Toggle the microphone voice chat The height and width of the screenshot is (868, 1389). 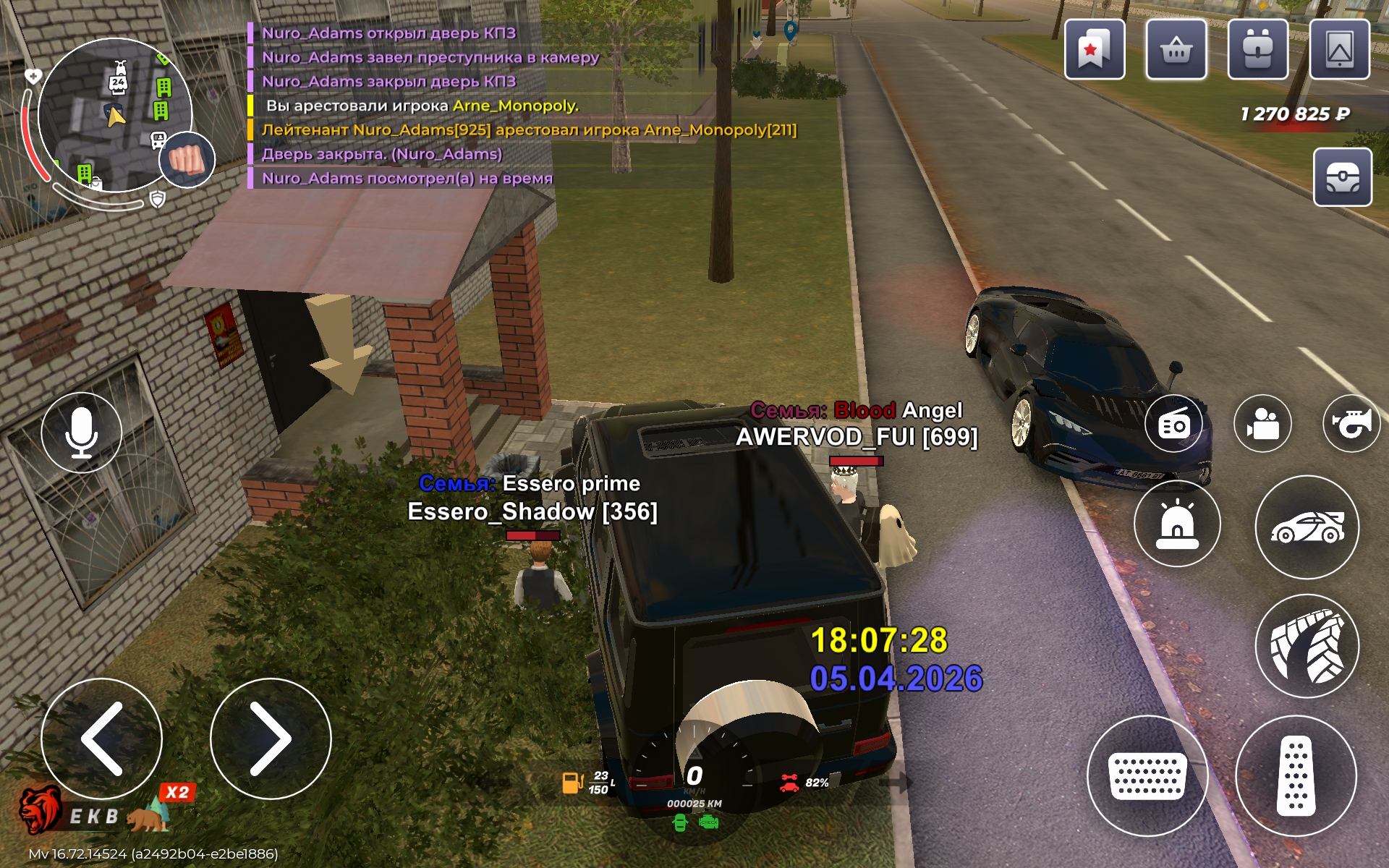coord(81,433)
